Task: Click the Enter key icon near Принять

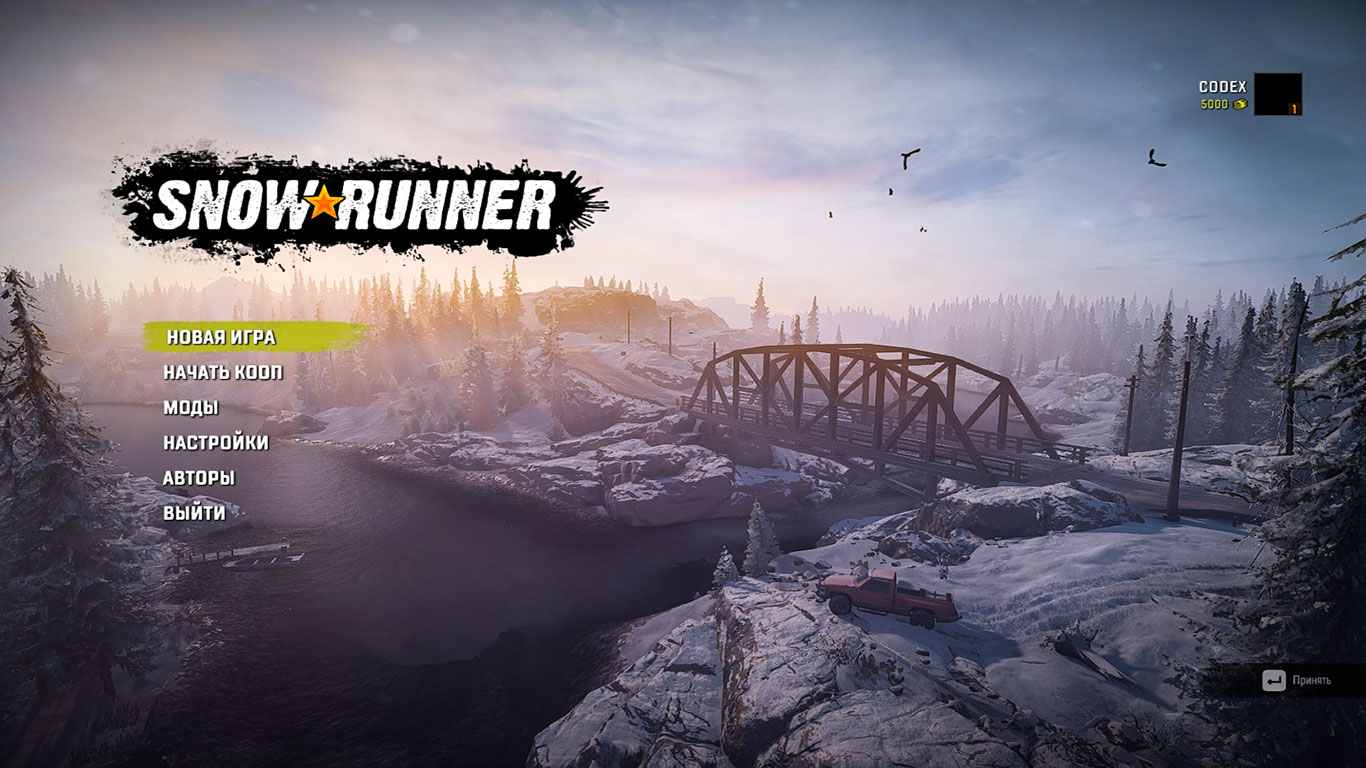Action: [1272, 679]
